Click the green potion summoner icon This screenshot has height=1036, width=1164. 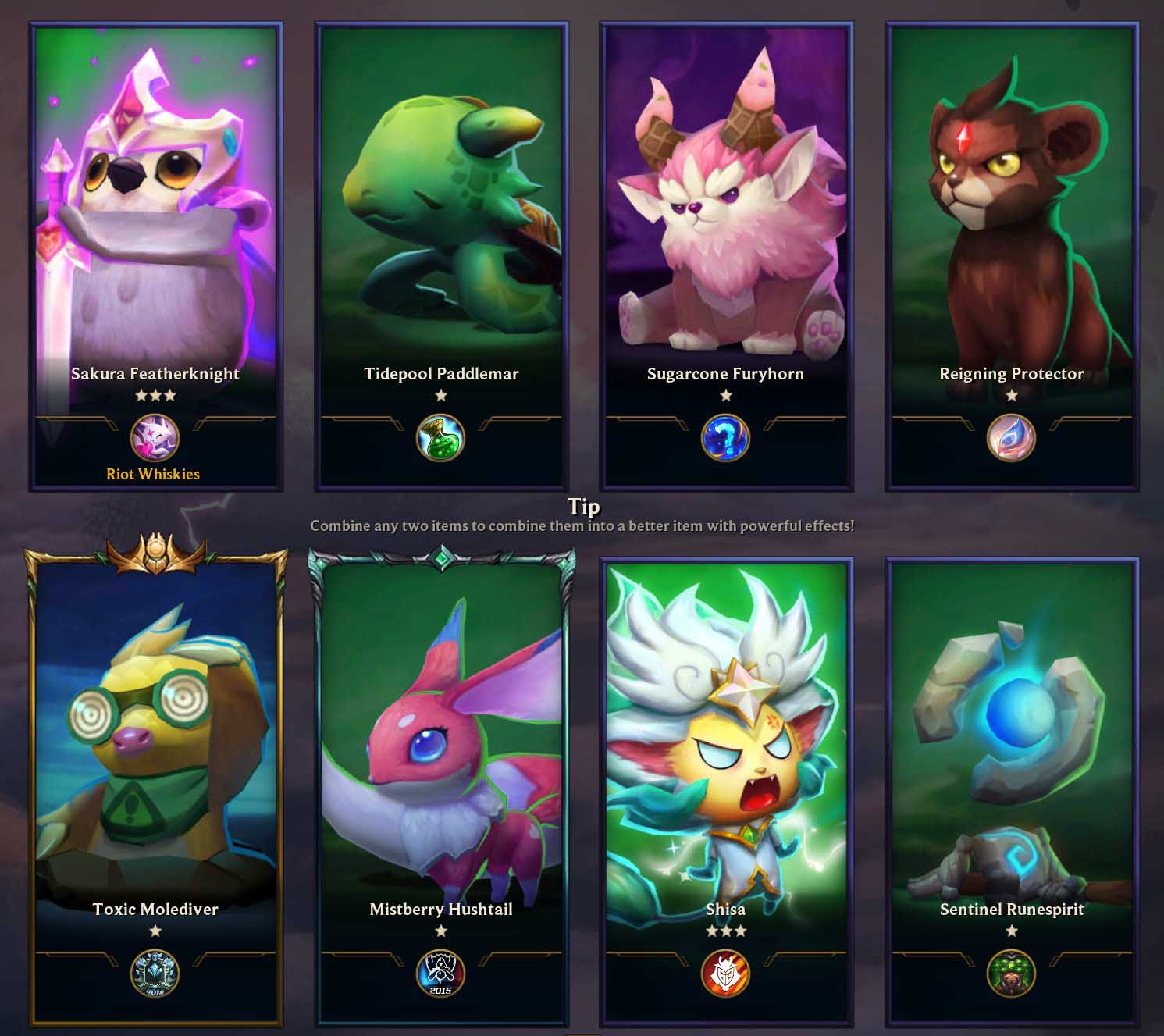click(x=440, y=438)
